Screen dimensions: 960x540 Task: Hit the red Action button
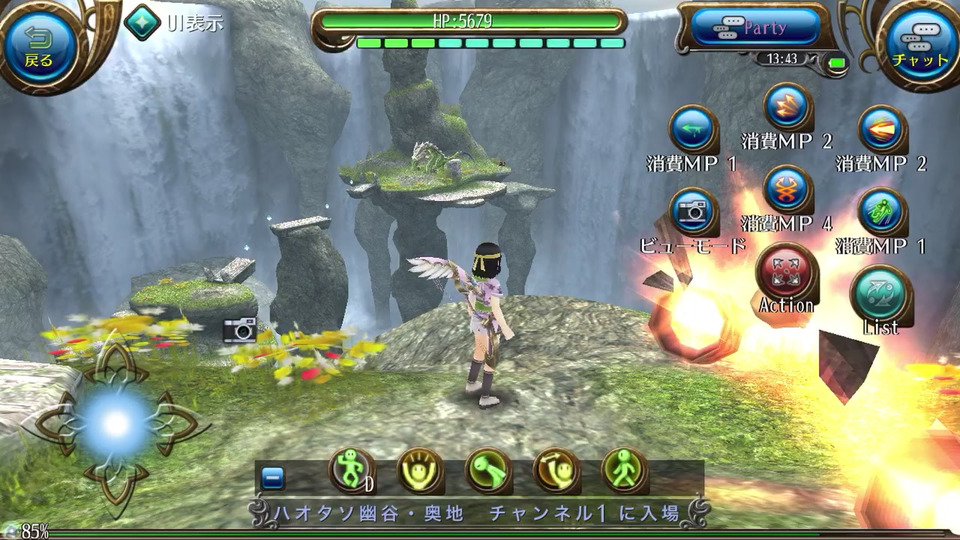point(786,271)
